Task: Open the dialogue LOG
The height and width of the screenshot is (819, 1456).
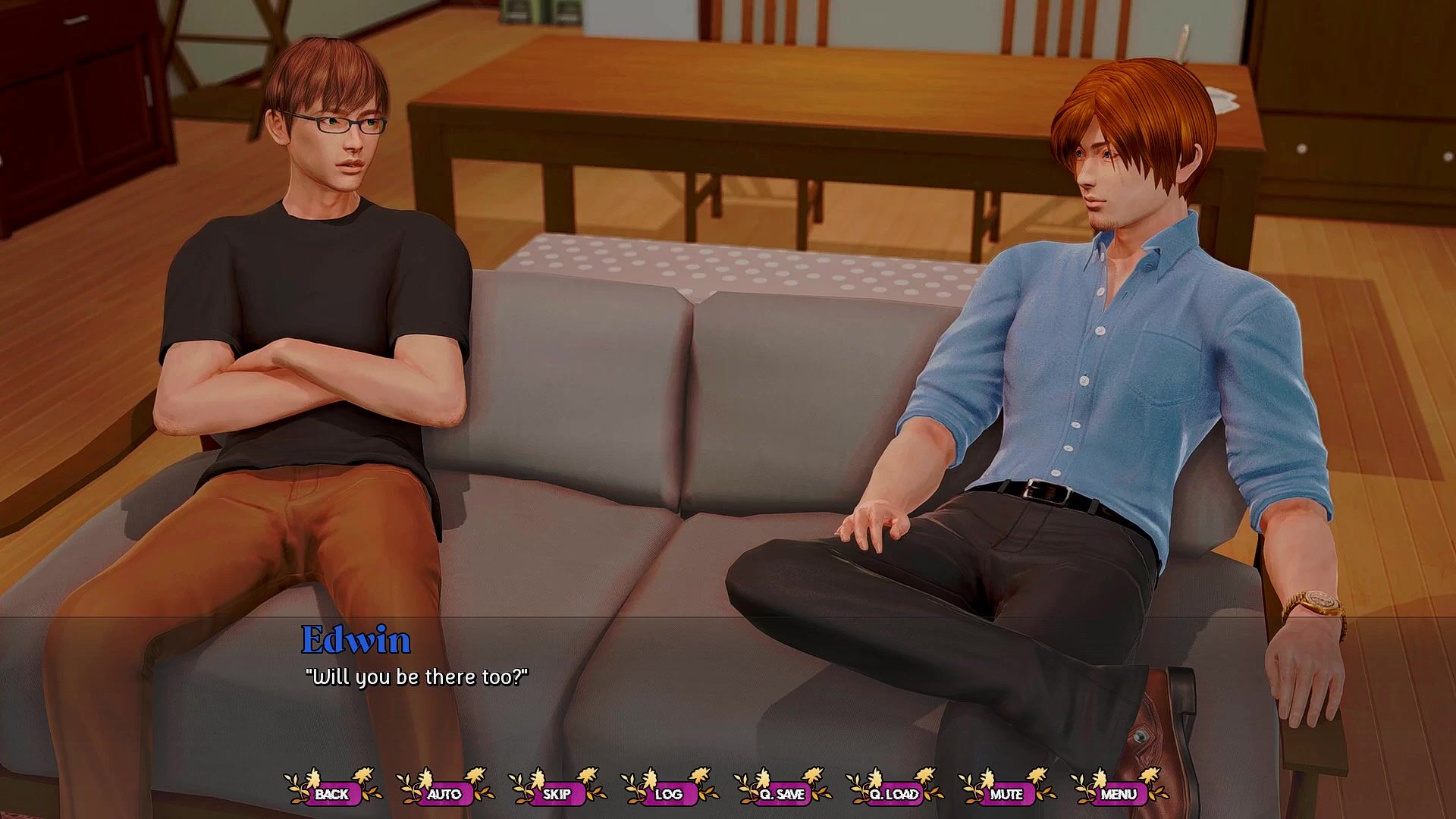Action: coord(669,794)
